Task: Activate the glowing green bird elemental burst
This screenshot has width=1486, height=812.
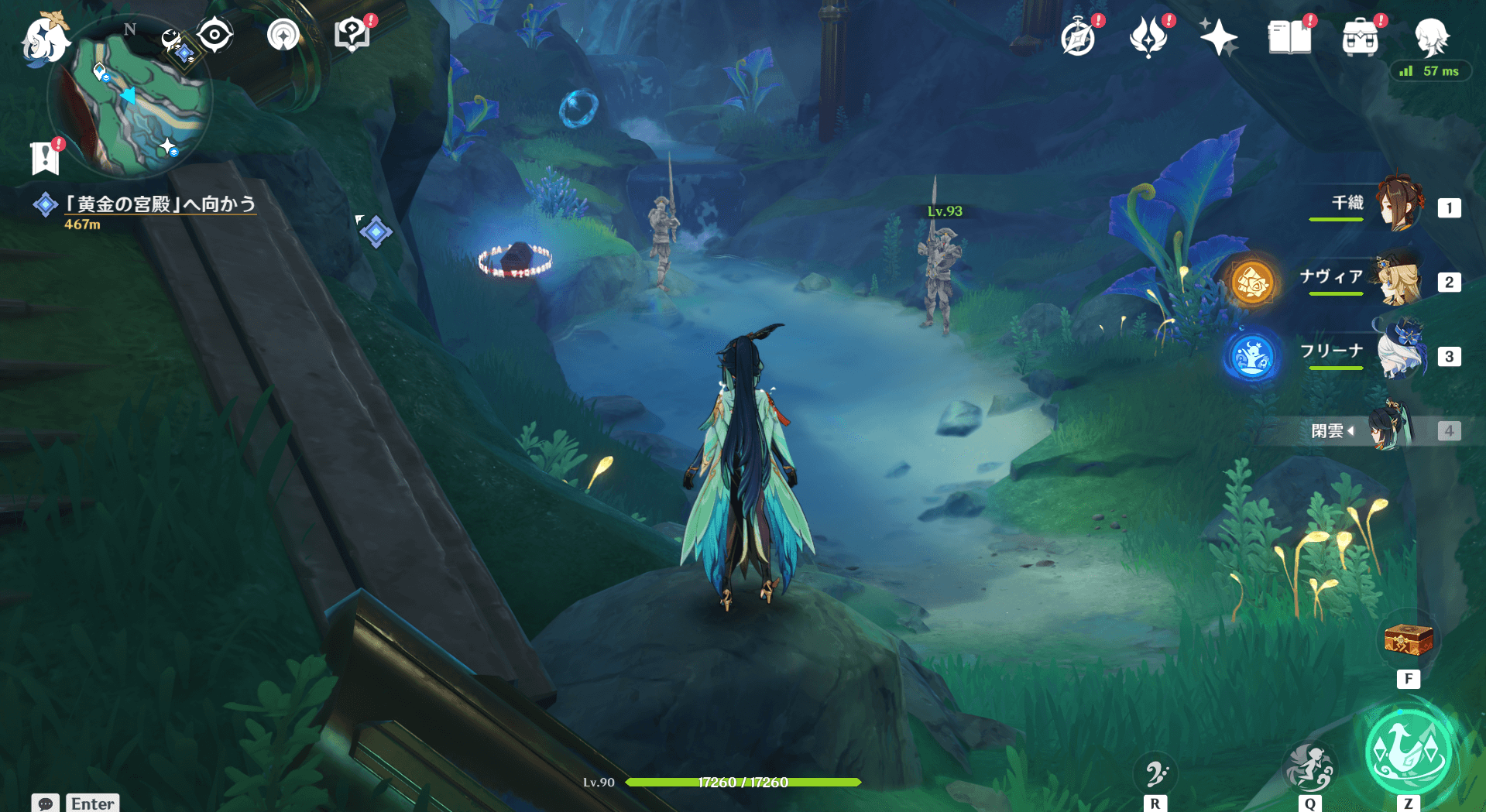Action: pyautogui.click(x=1409, y=752)
